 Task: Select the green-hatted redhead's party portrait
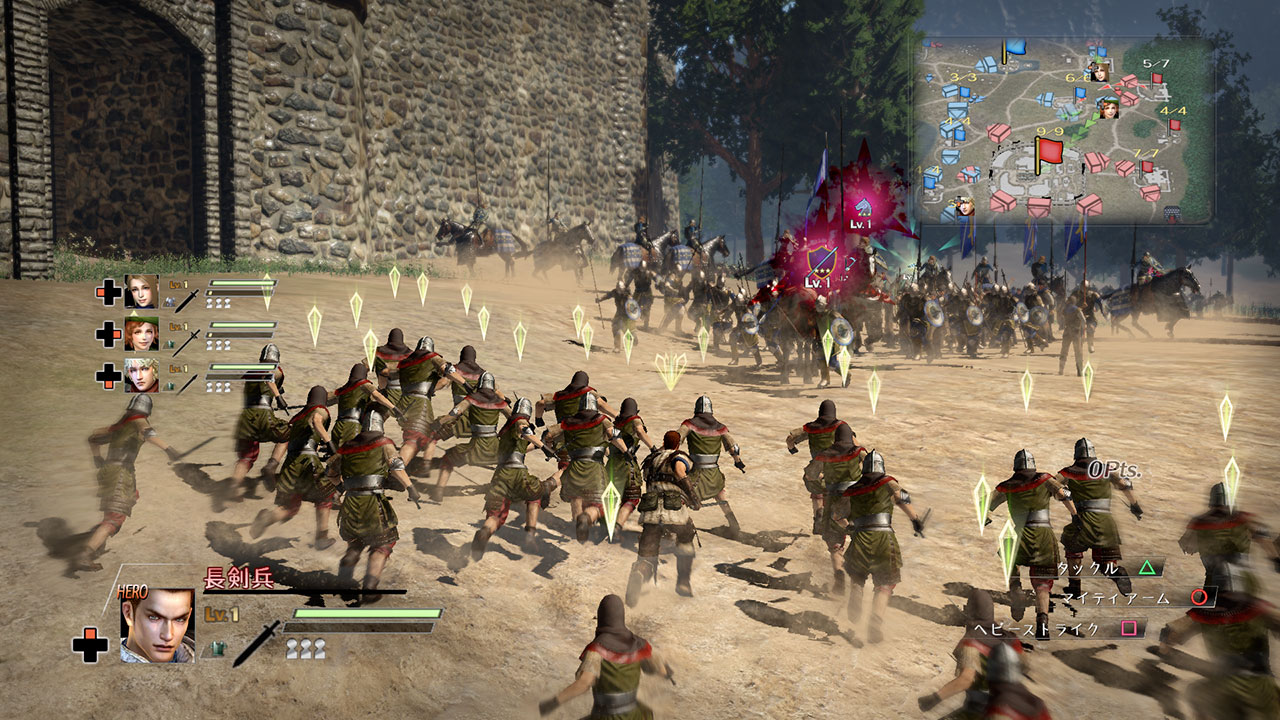(x=141, y=333)
